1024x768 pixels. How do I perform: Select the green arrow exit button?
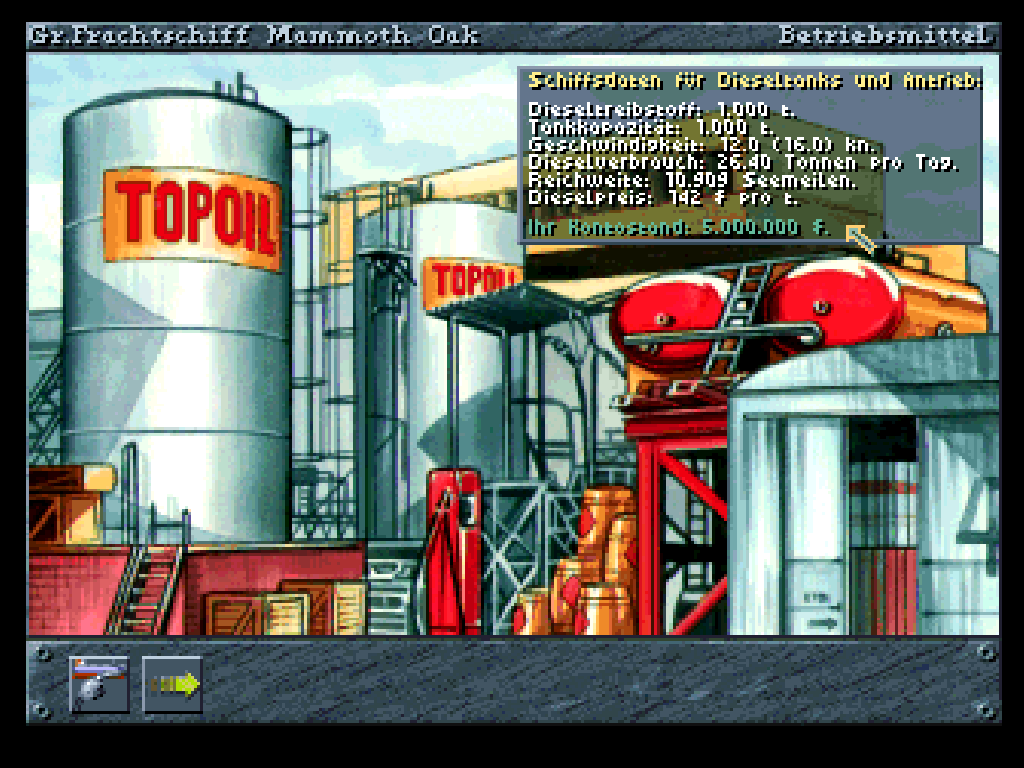point(173,684)
